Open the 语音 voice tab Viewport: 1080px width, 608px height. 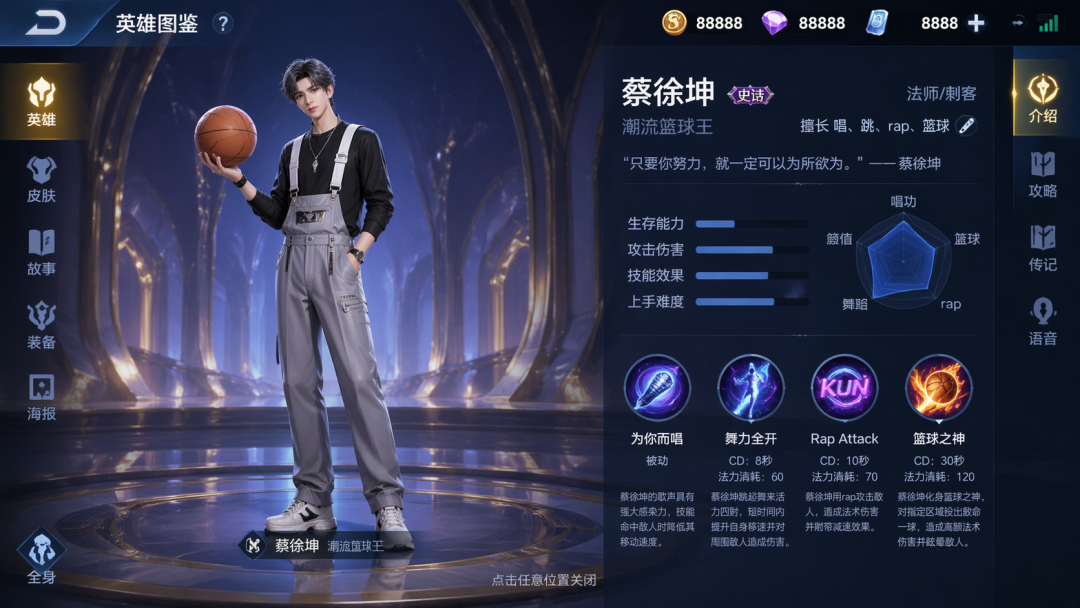(x=1043, y=322)
